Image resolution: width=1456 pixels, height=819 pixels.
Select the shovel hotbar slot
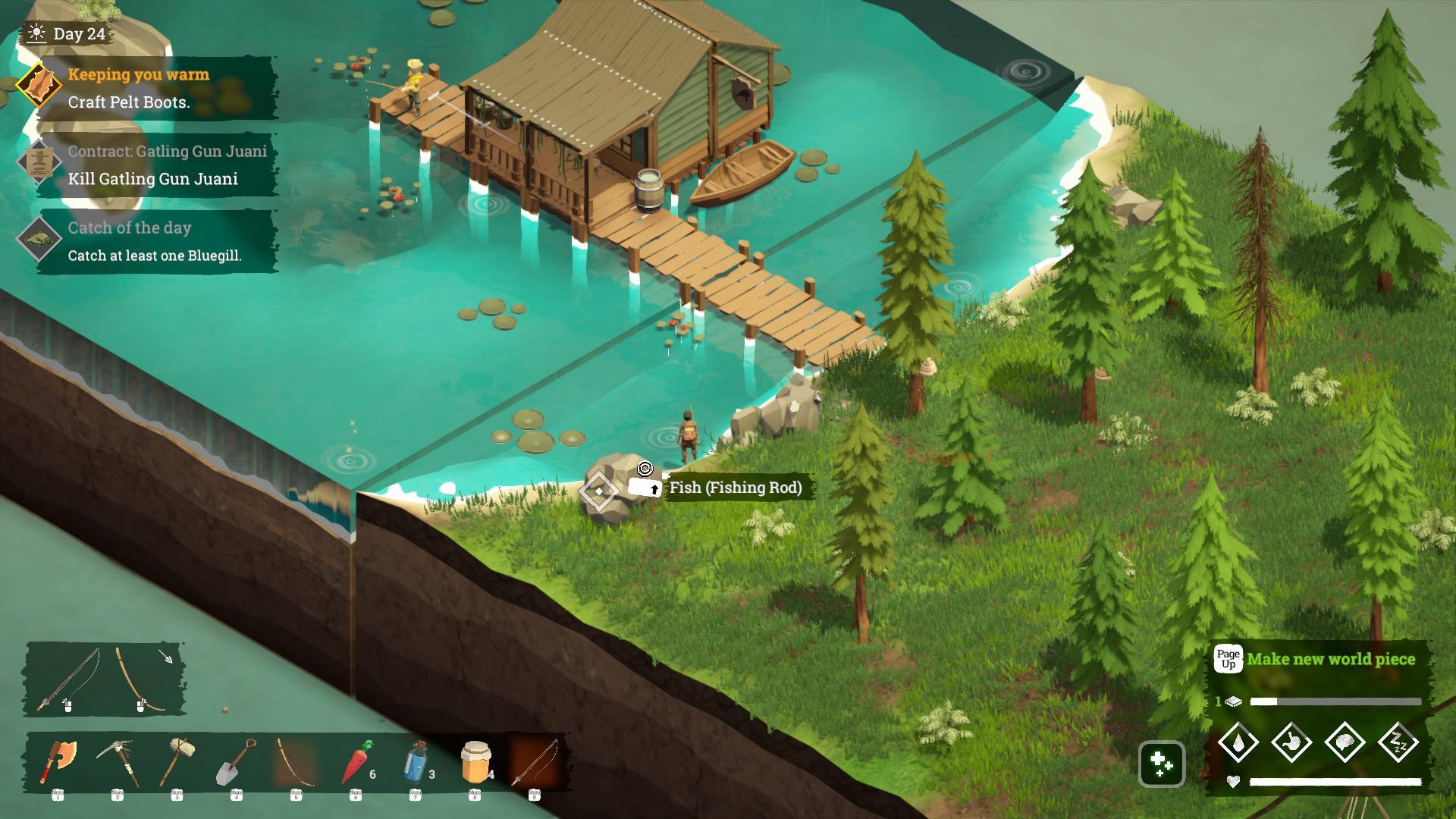point(237,761)
